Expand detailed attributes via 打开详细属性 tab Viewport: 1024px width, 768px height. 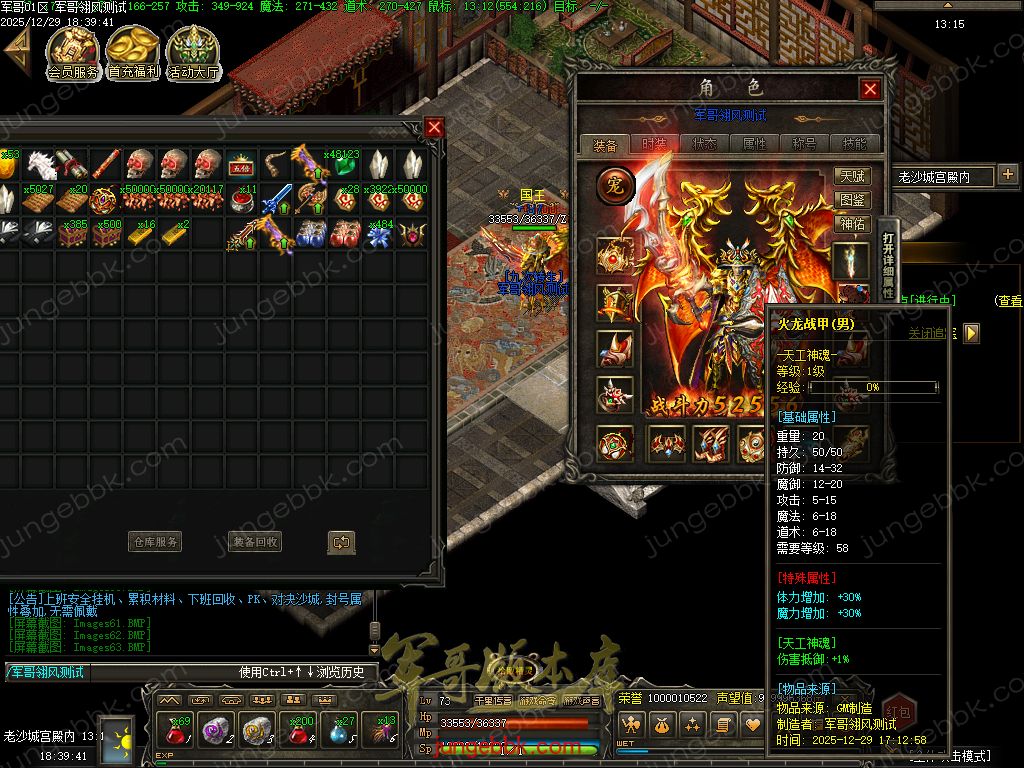click(x=888, y=265)
